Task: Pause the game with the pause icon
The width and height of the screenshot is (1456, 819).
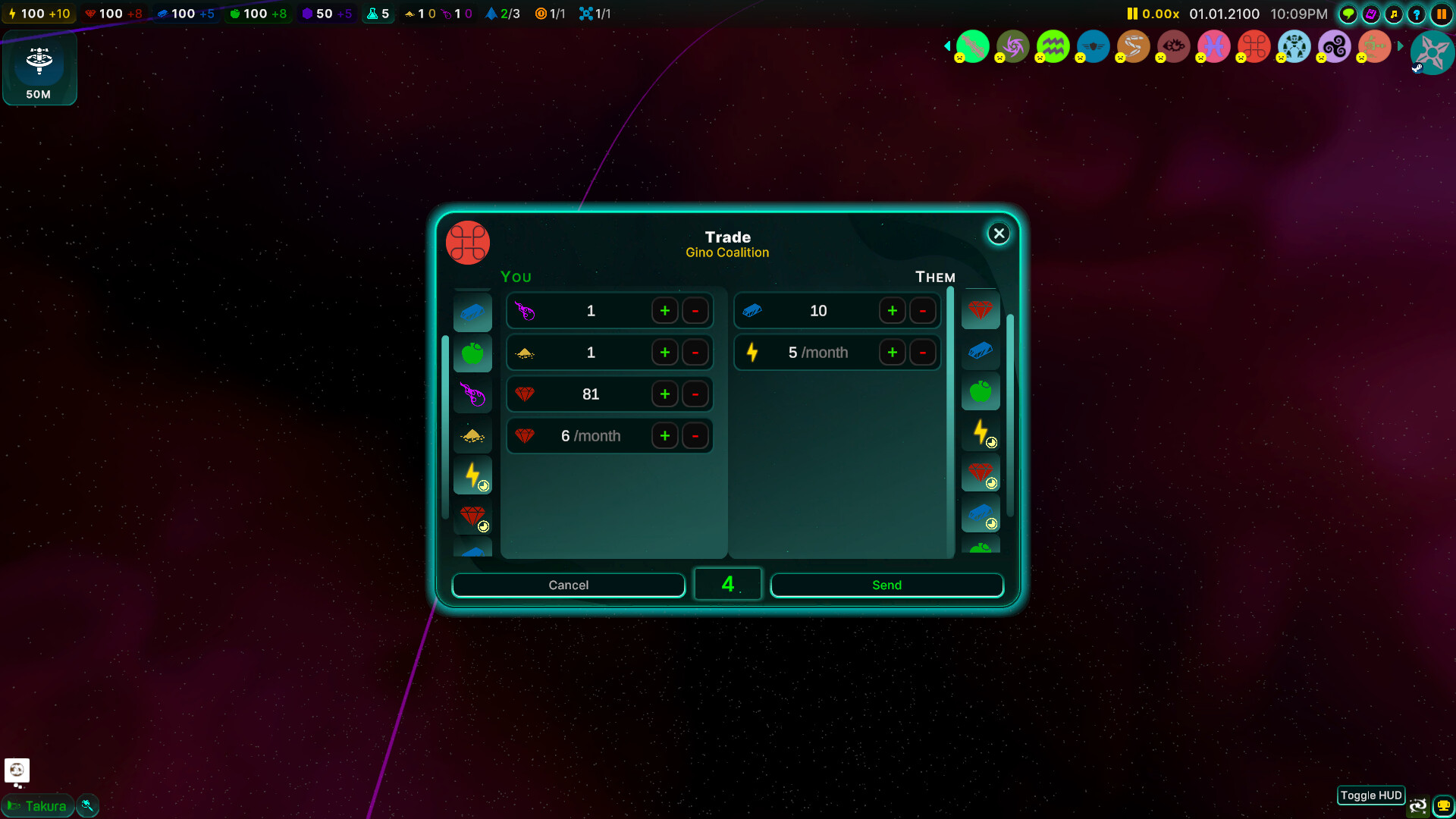Action: coord(1443,14)
